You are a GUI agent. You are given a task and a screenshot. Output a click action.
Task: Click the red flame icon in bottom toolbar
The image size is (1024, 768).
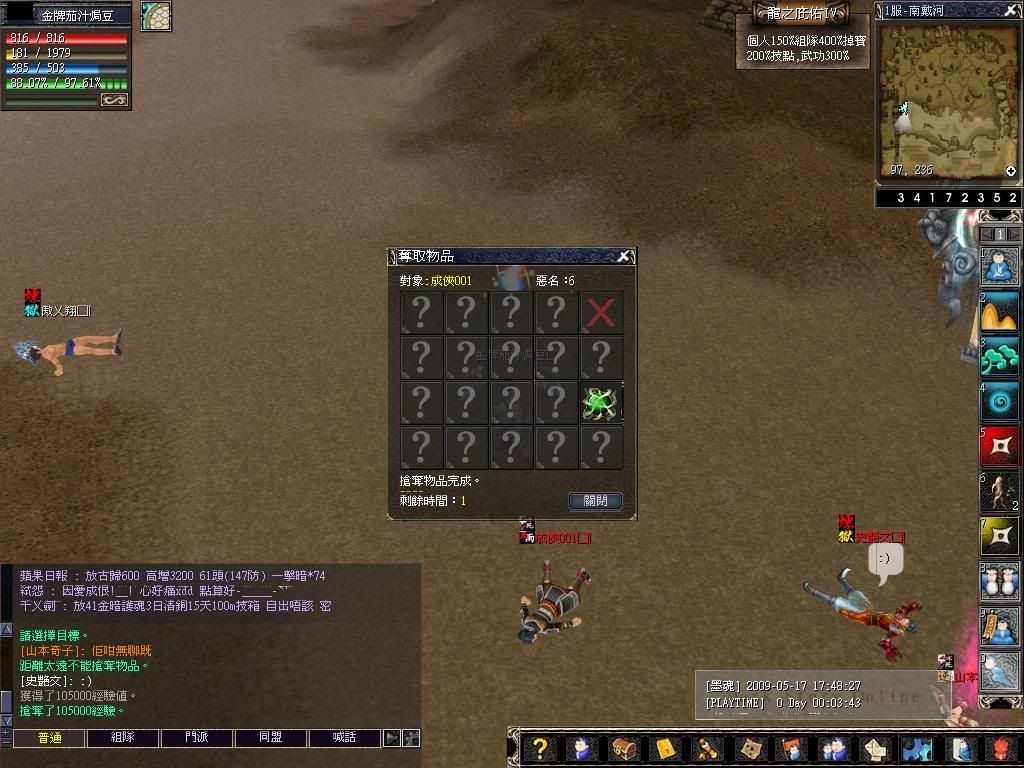click(x=1002, y=749)
